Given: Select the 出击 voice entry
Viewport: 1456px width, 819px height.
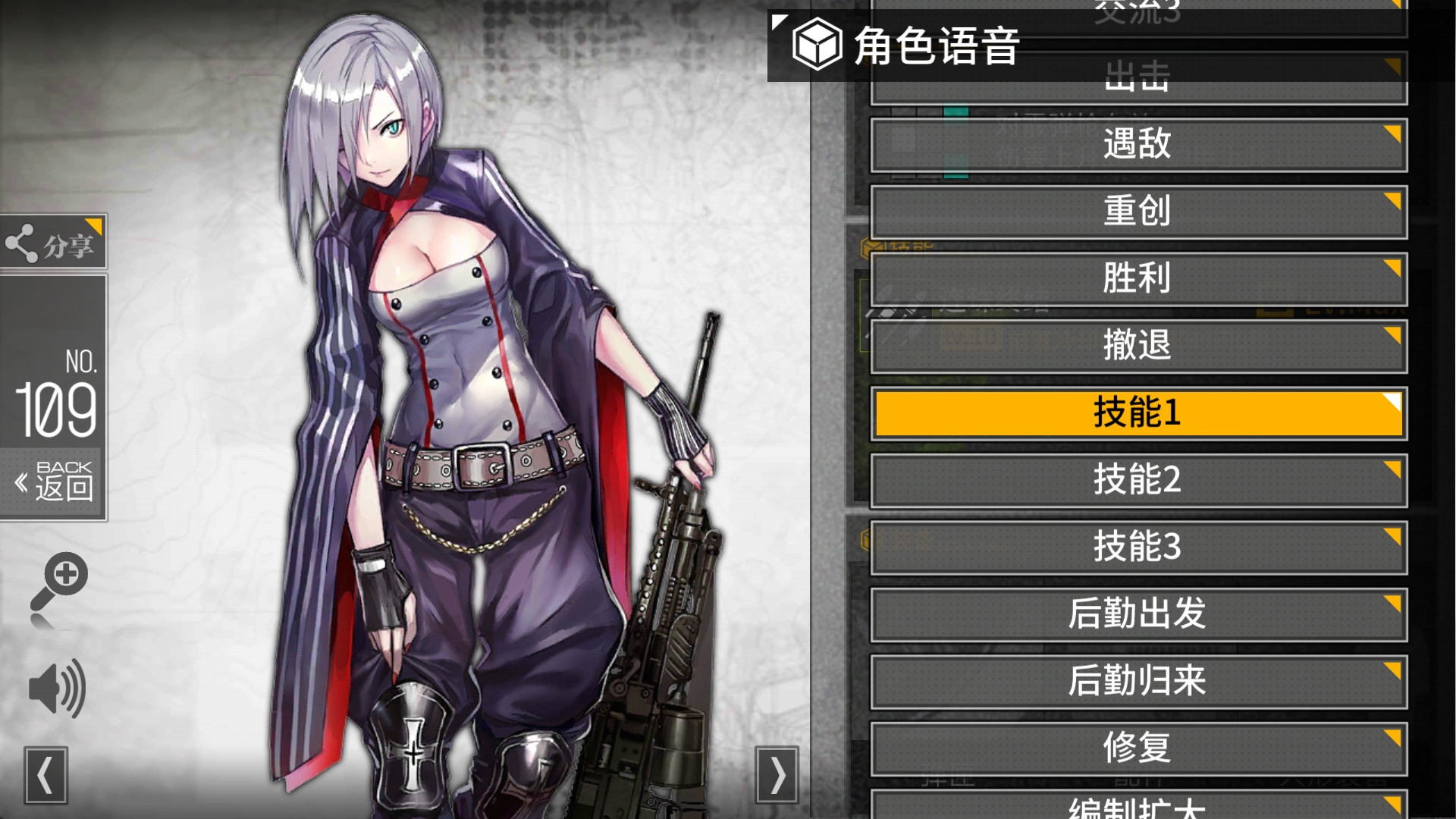Looking at the screenshot, I should coord(1137,77).
